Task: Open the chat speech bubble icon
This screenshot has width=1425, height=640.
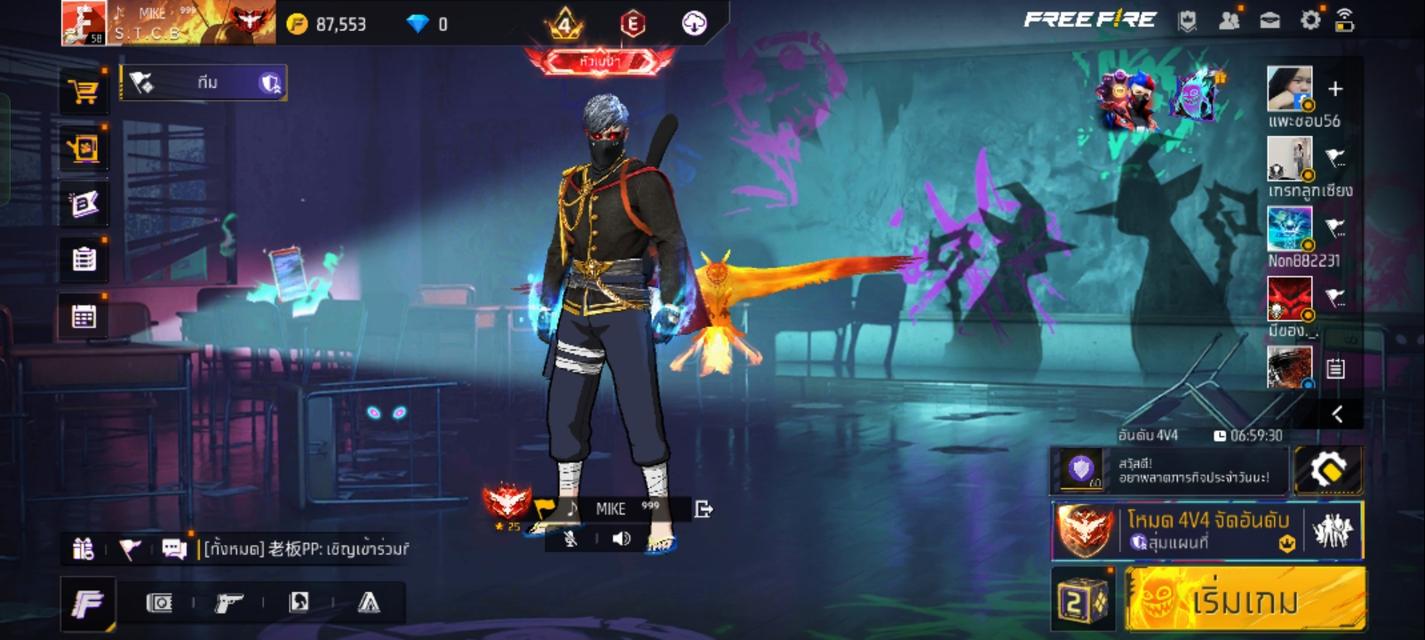Action: [174, 548]
